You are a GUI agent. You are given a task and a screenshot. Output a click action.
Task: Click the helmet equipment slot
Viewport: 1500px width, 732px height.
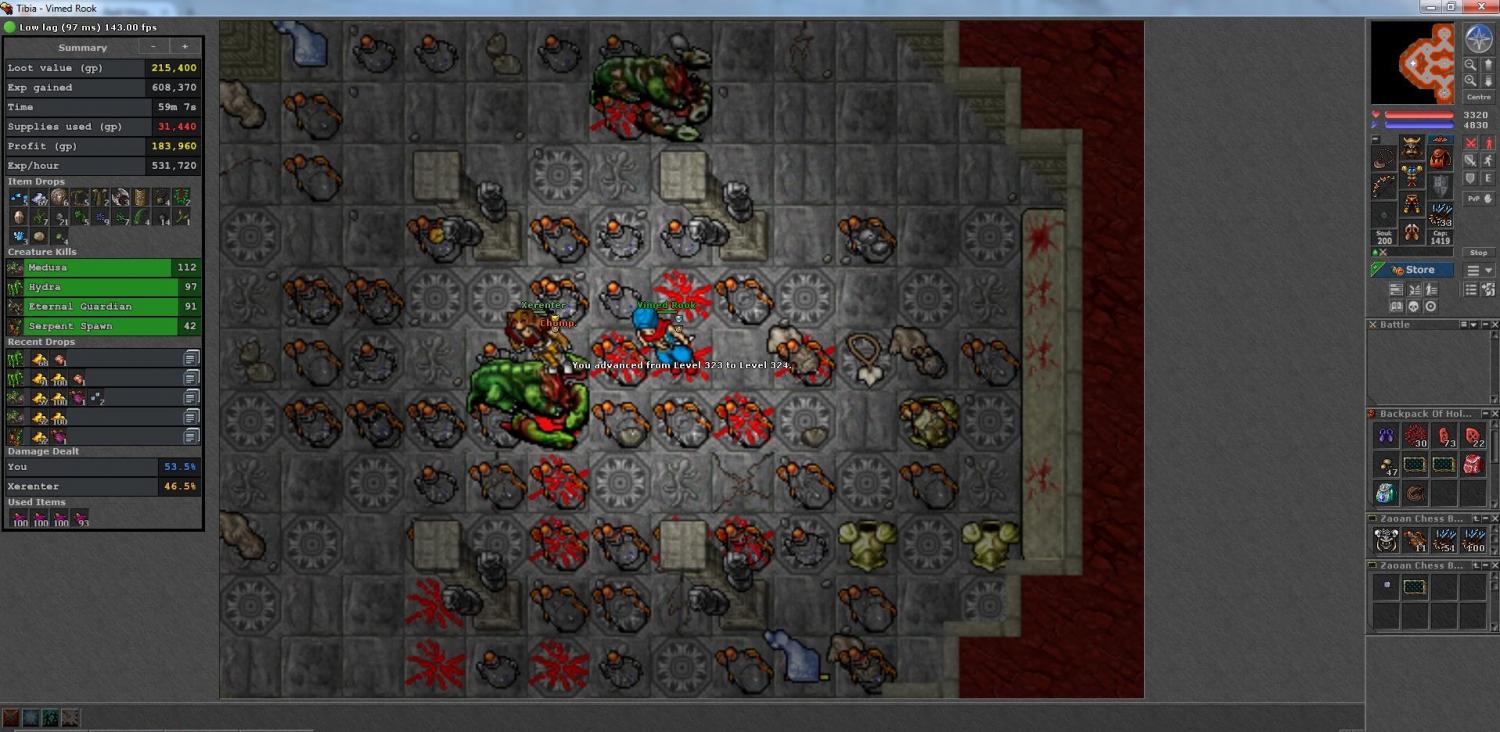1411,148
